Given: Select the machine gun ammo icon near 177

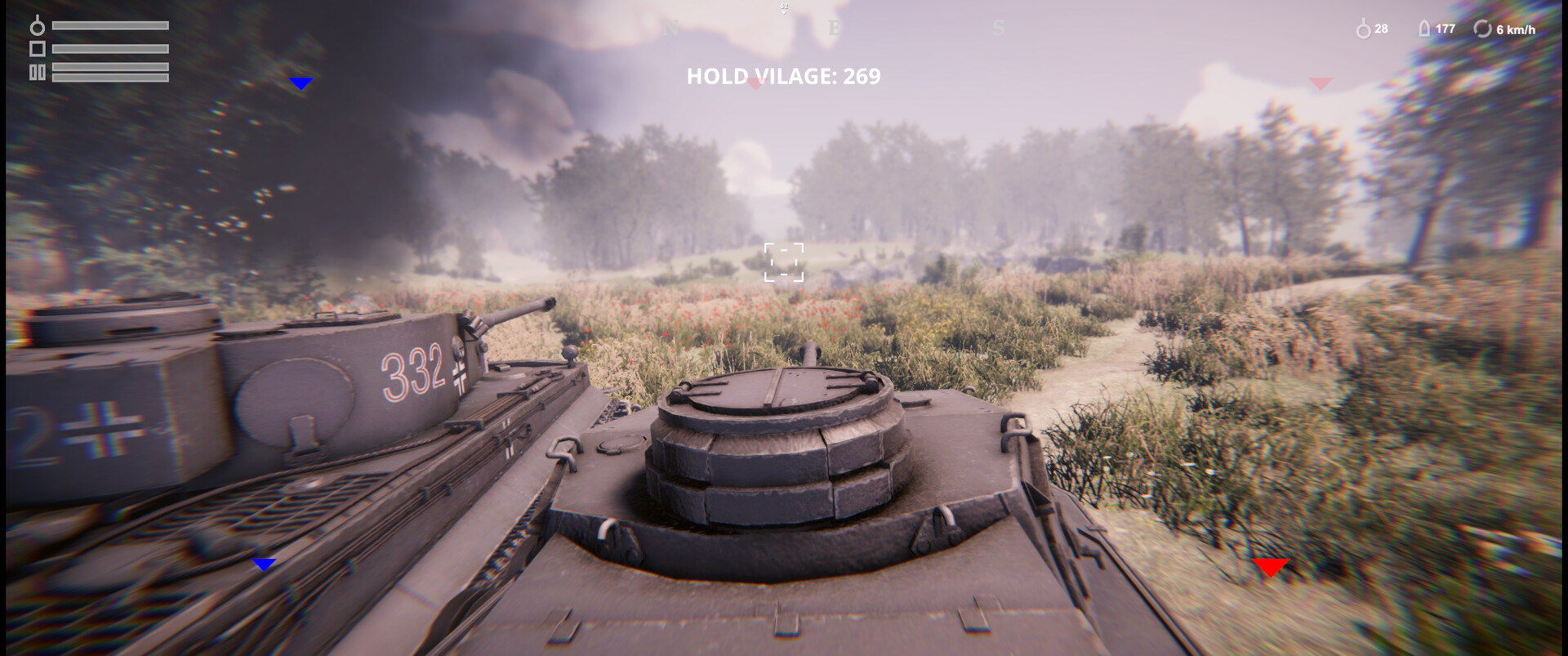Looking at the screenshot, I should [x=1424, y=29].
